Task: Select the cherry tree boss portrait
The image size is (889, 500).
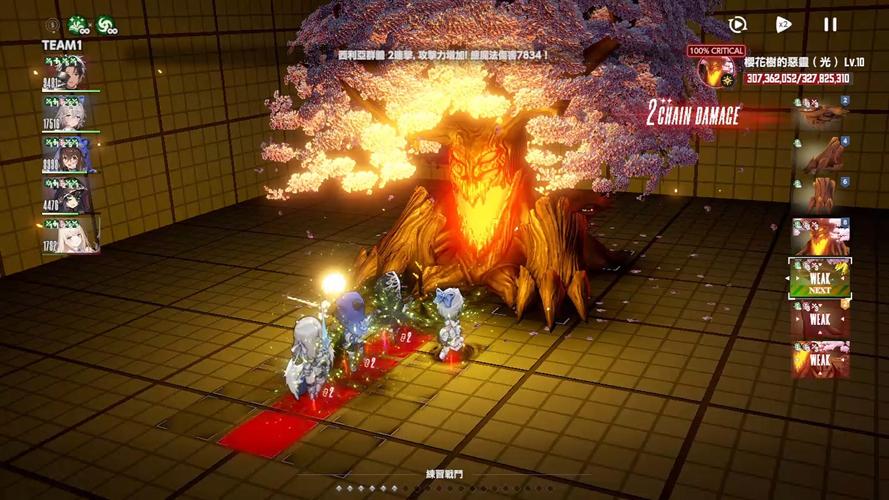Action: point(712,70)
